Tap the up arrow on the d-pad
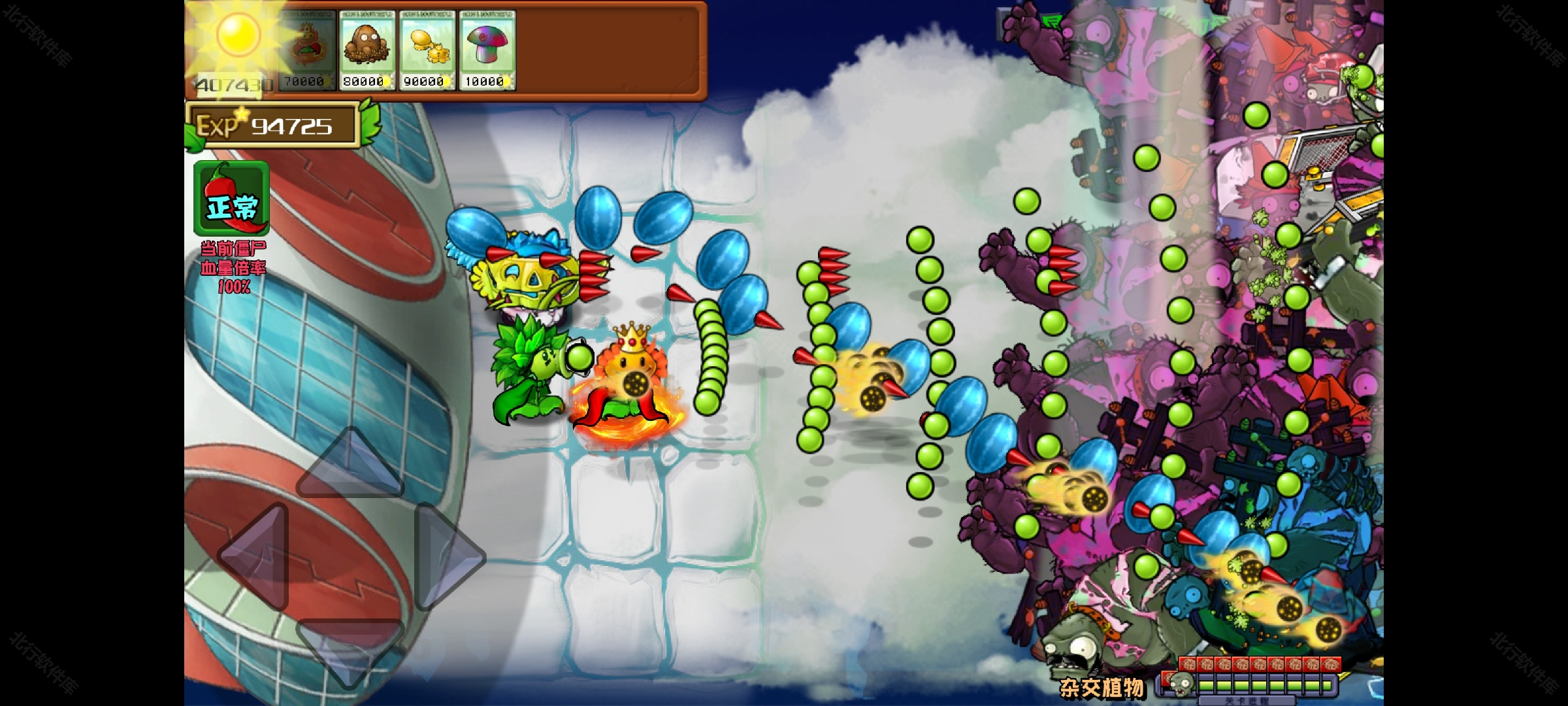Screen dimensions: 1568x706 click(x=350, y=464)
